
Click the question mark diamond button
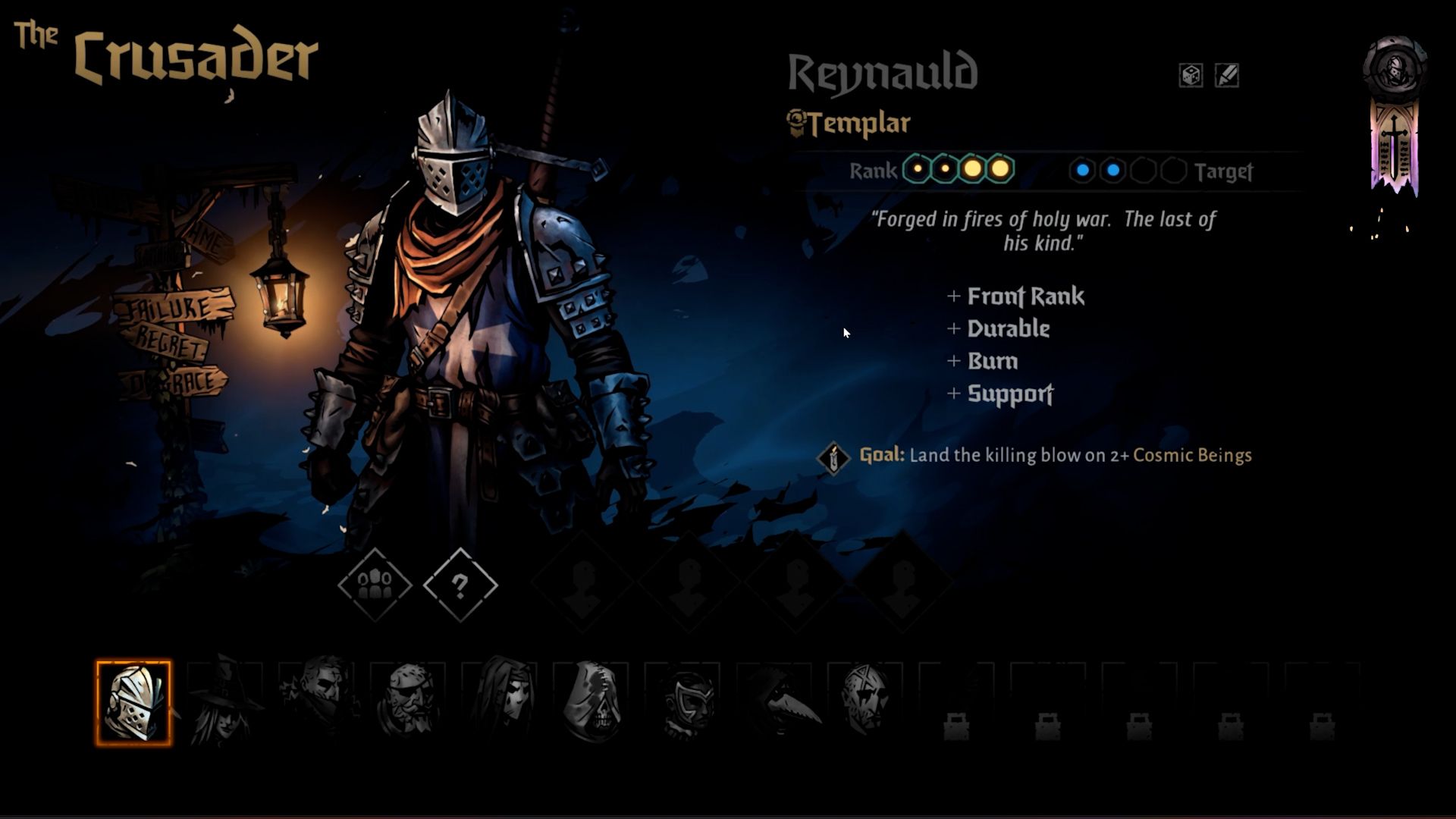click(x=460, y=585)
